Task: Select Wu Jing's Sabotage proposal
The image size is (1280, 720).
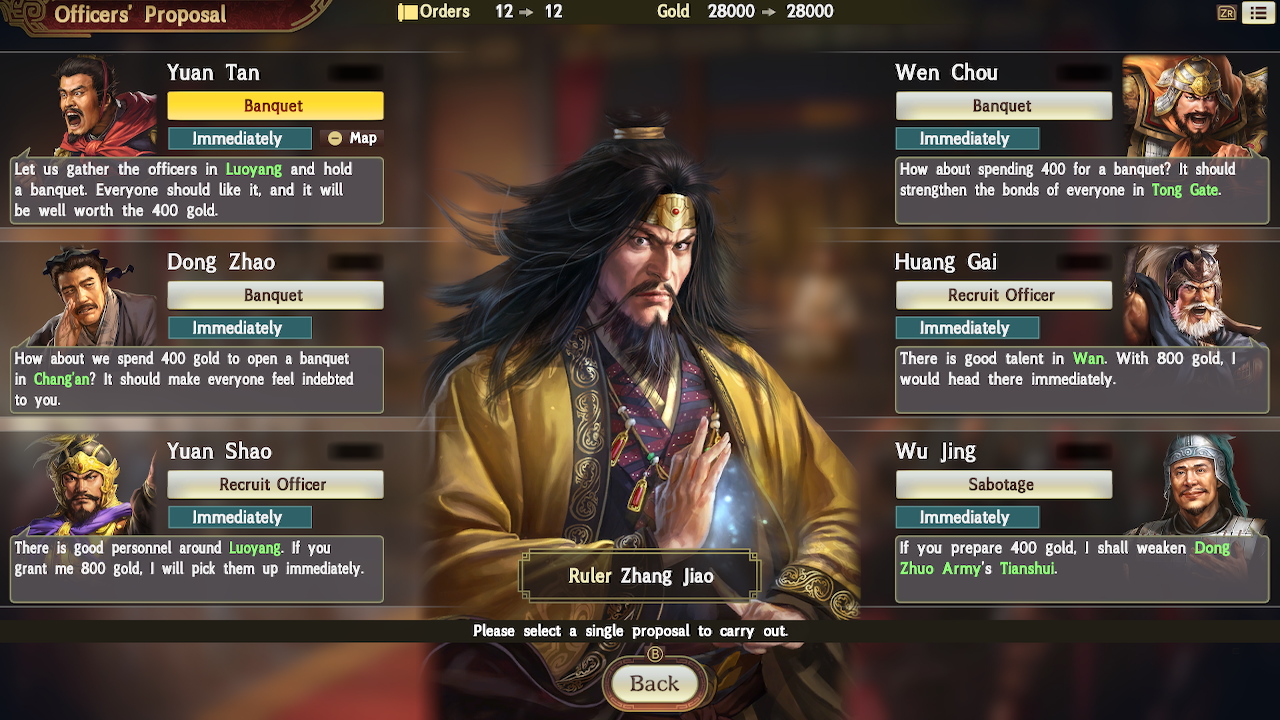Action: [1004, 484]
